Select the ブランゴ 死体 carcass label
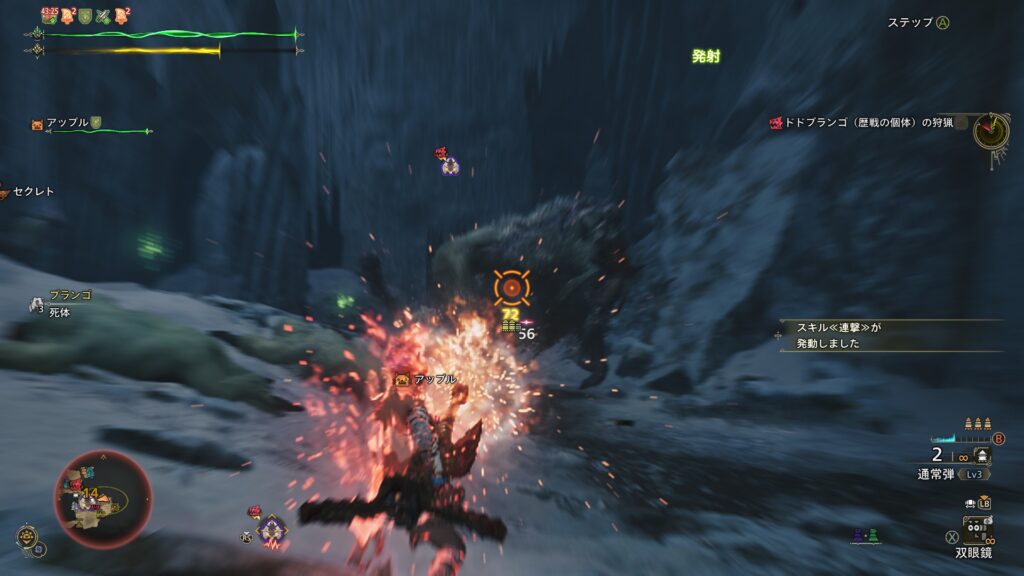Viewport: 1024px width, 576px height. [x=68, y=304]
